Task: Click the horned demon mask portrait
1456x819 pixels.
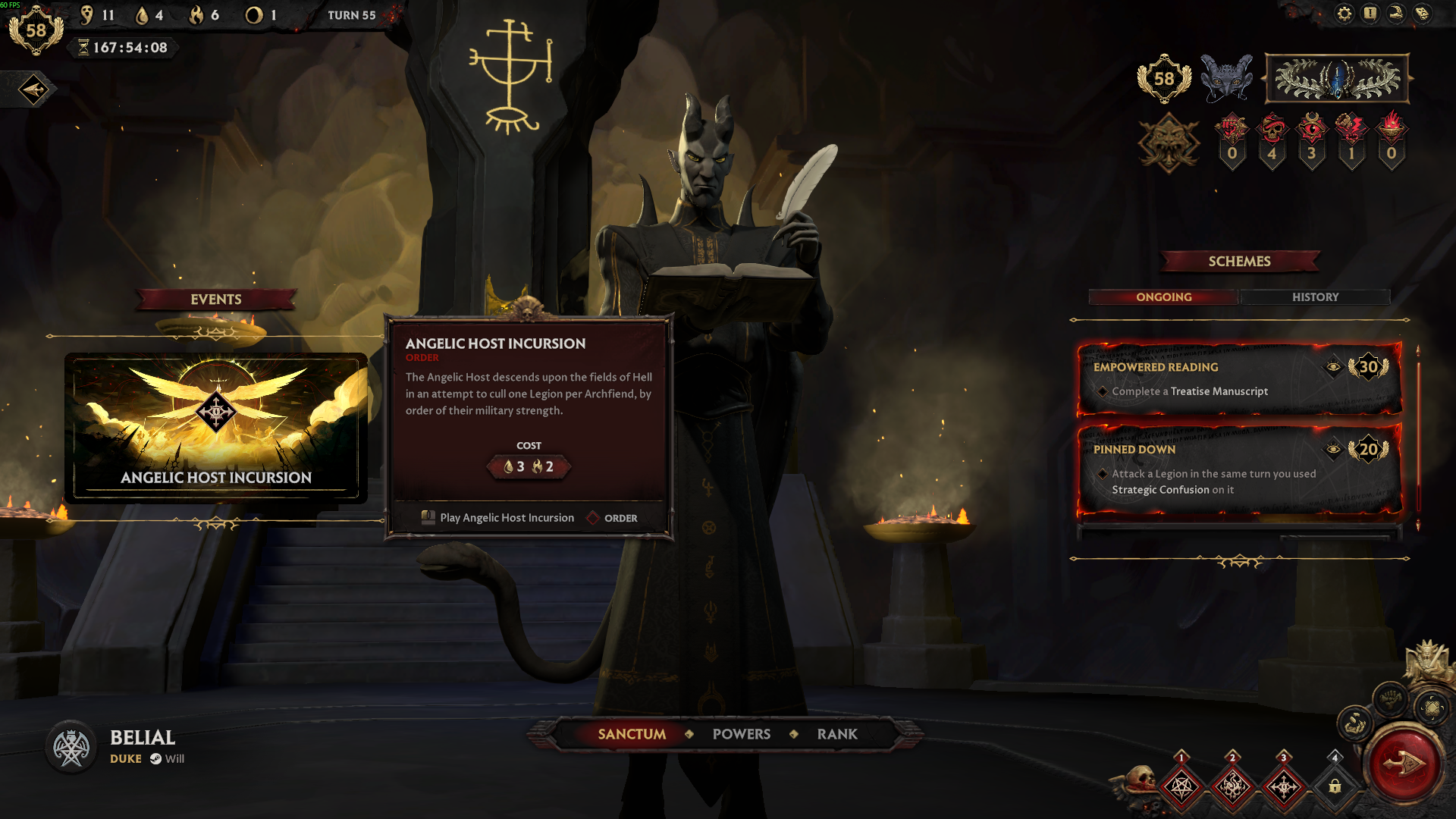Action: [1226, 77]
